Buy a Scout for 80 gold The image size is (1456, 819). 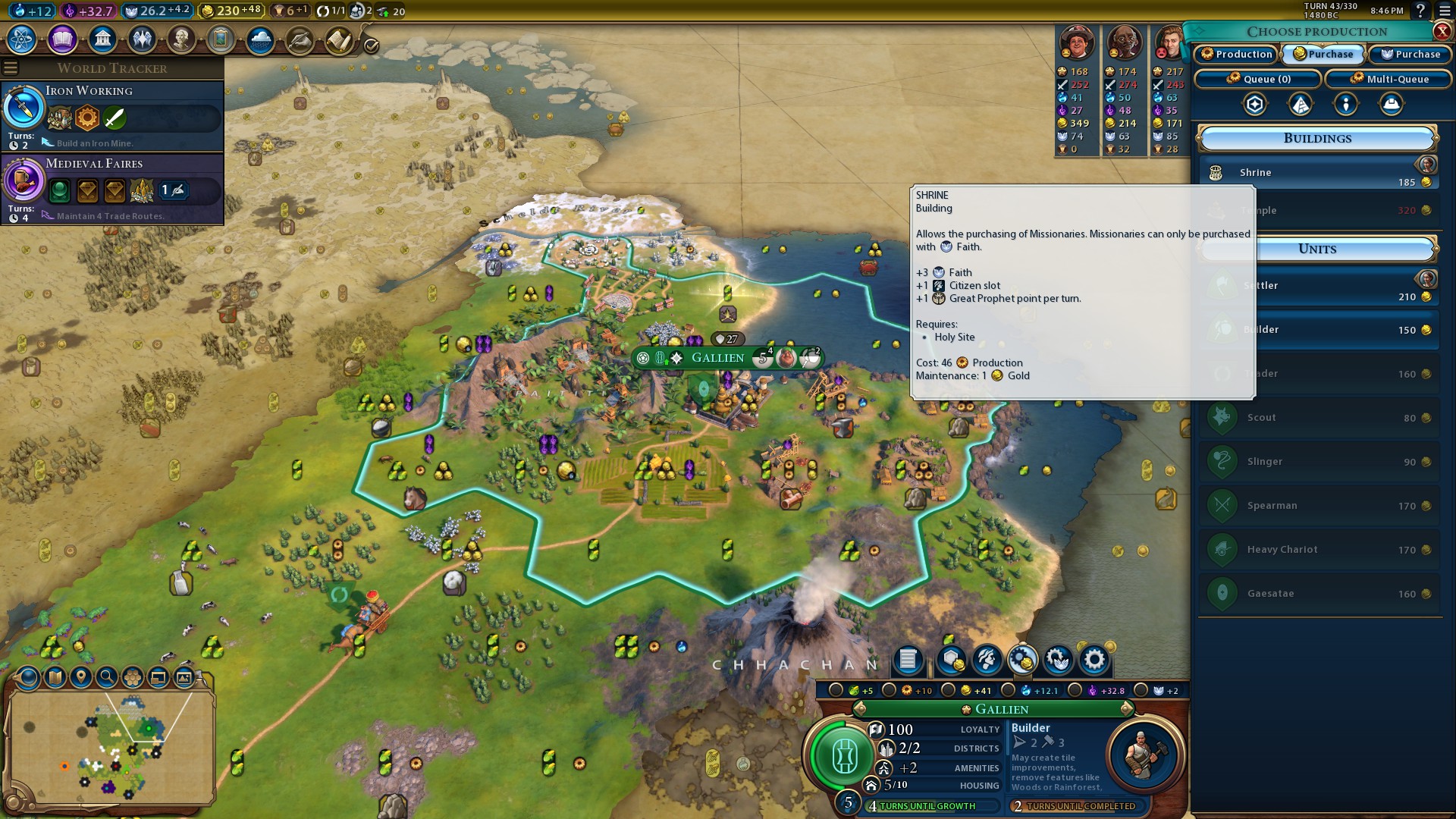1318,418
